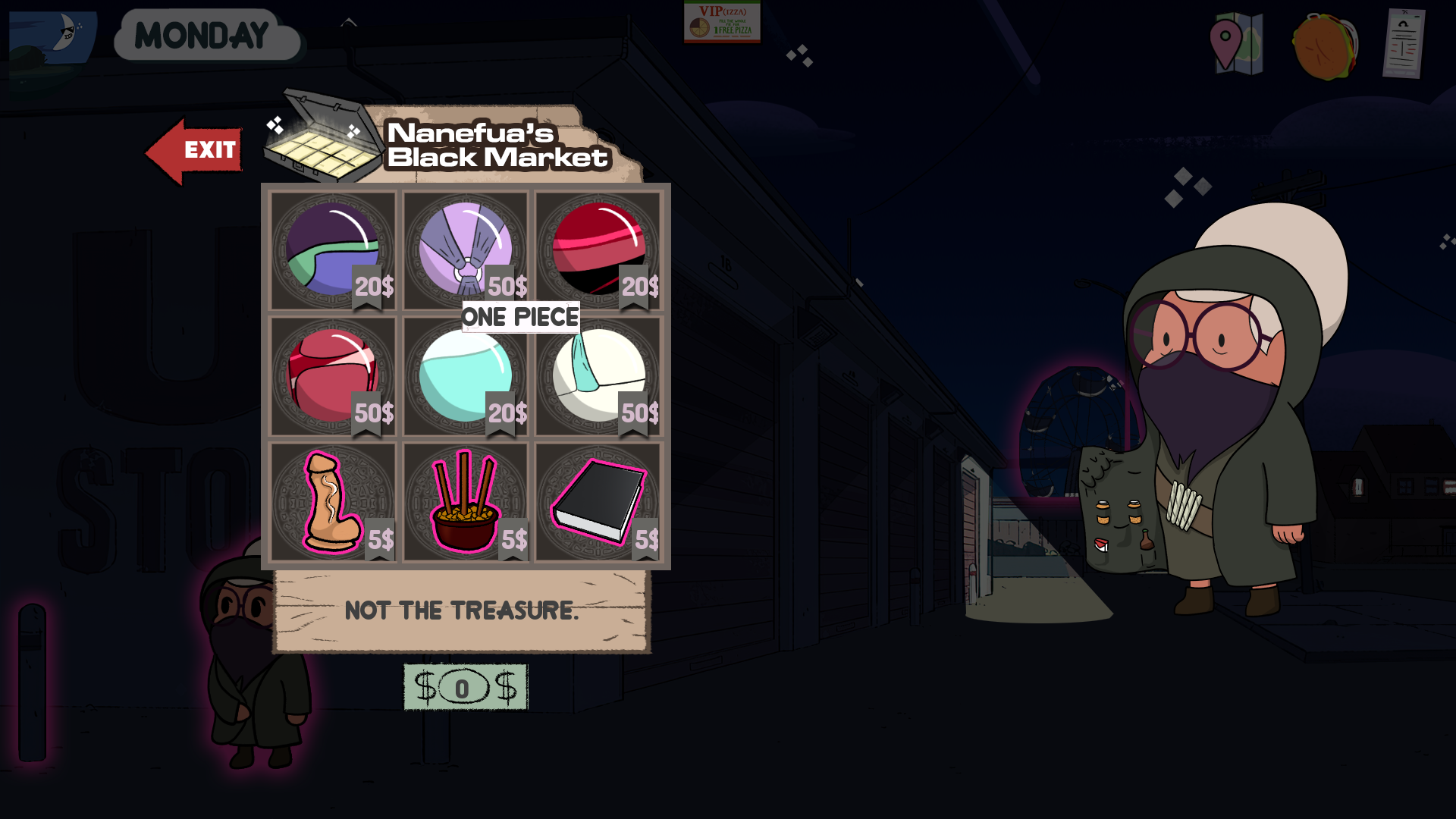Select the black book item
The image size is (1456, 819).
tap(598, 502)
